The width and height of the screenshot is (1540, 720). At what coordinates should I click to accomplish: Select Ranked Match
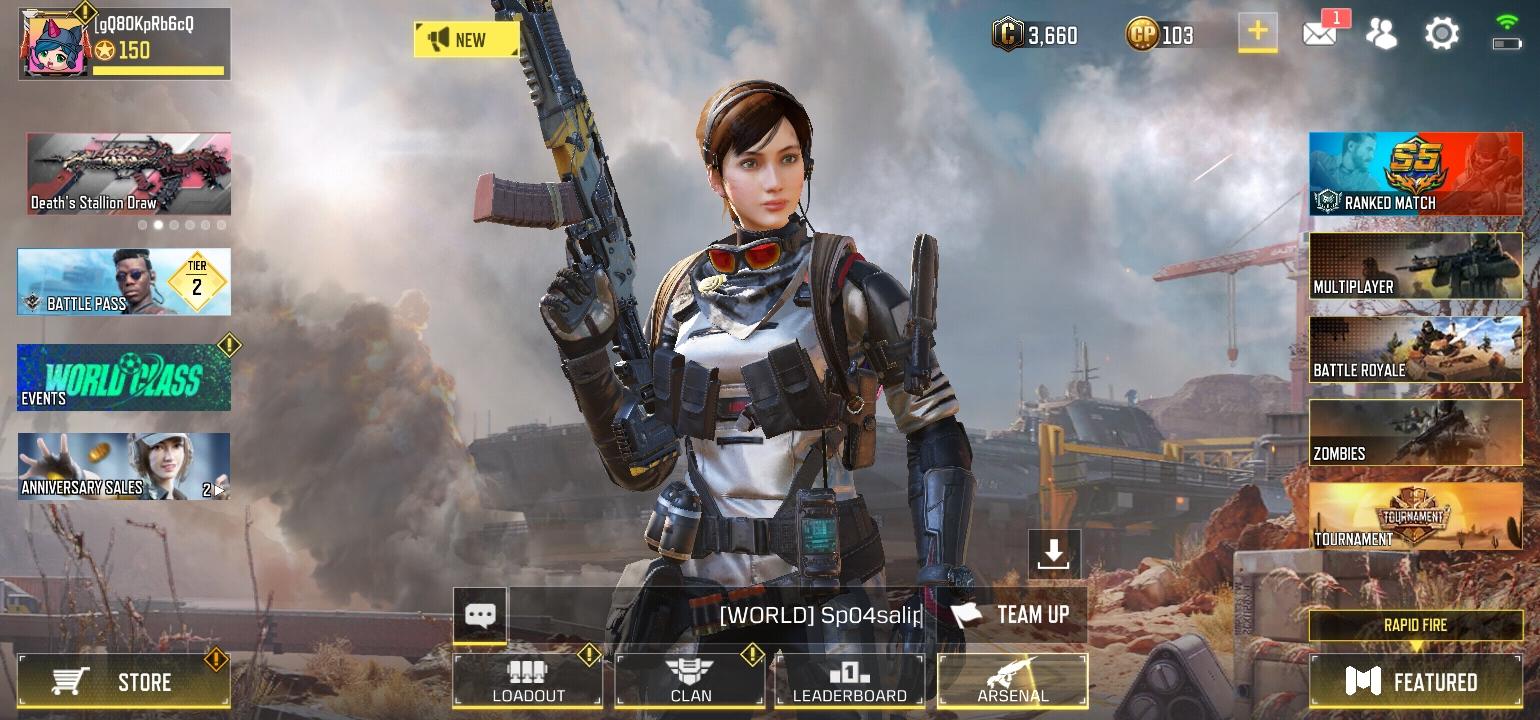[1414, 174]
